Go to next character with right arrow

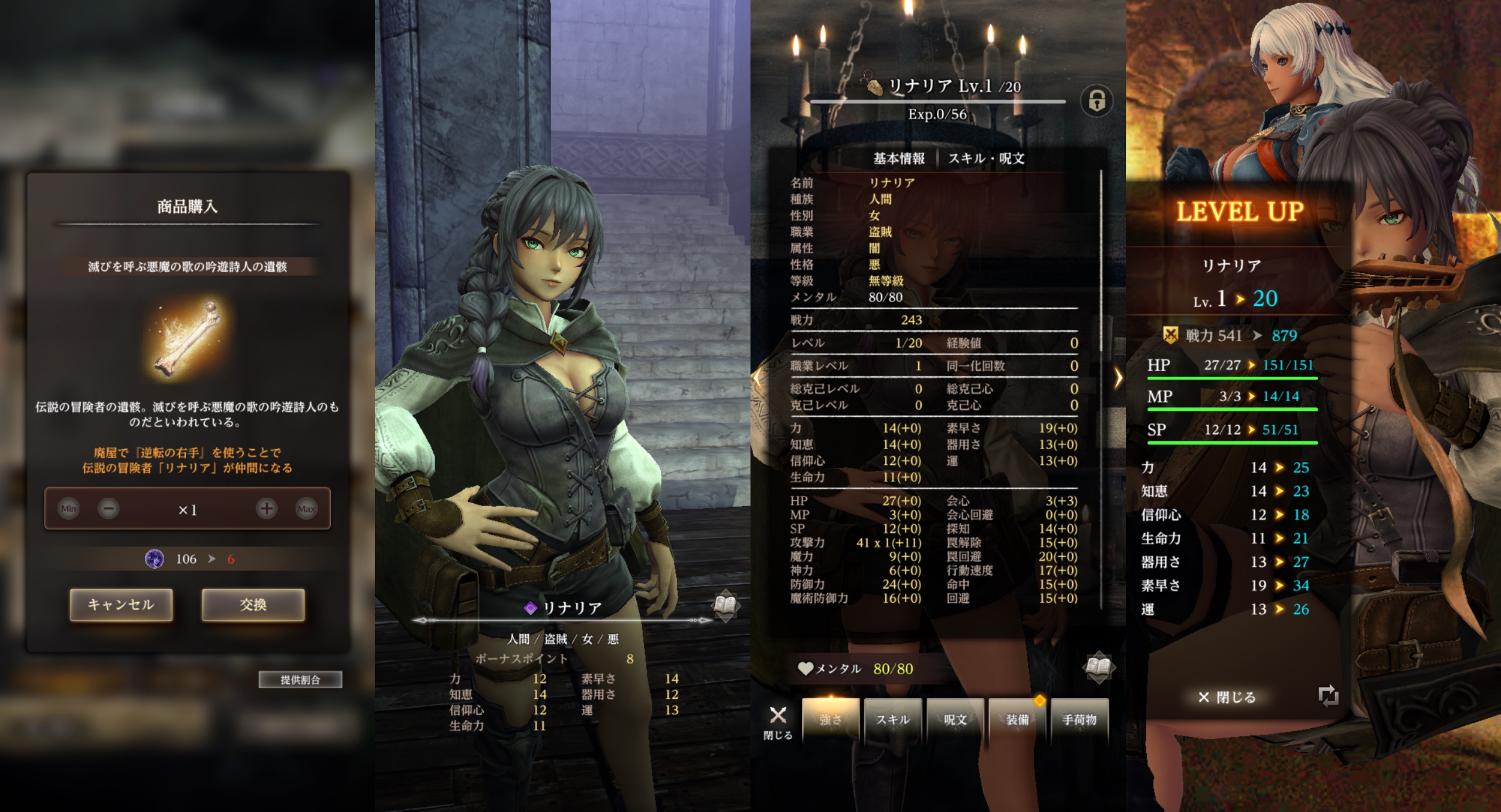[x=1118, y=378]
